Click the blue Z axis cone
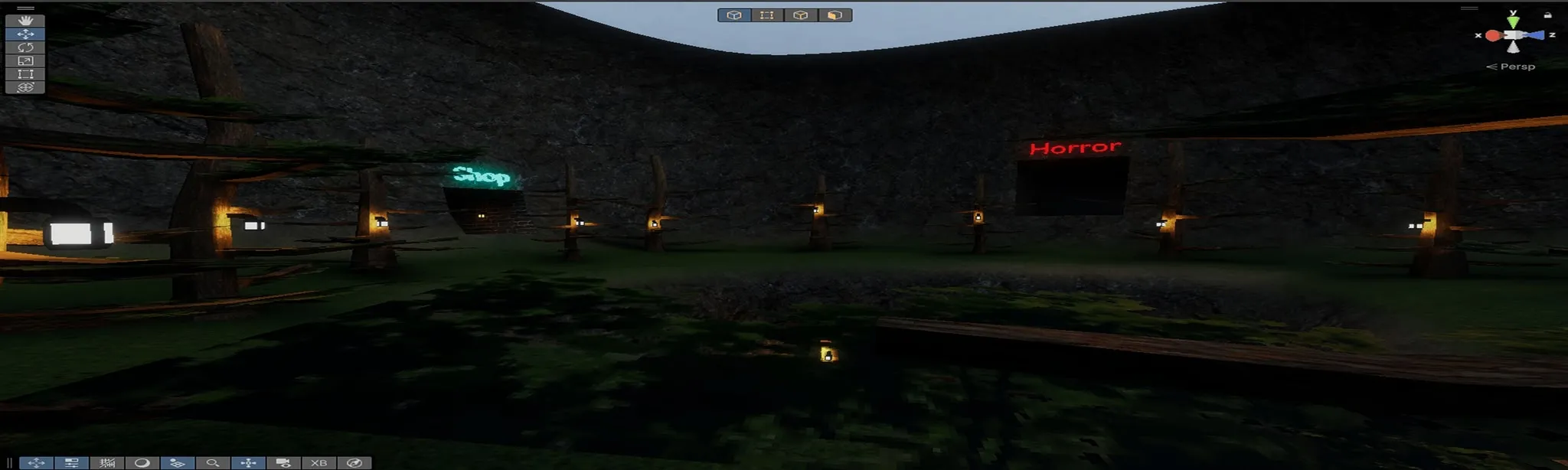 (x=1535, y=35)
